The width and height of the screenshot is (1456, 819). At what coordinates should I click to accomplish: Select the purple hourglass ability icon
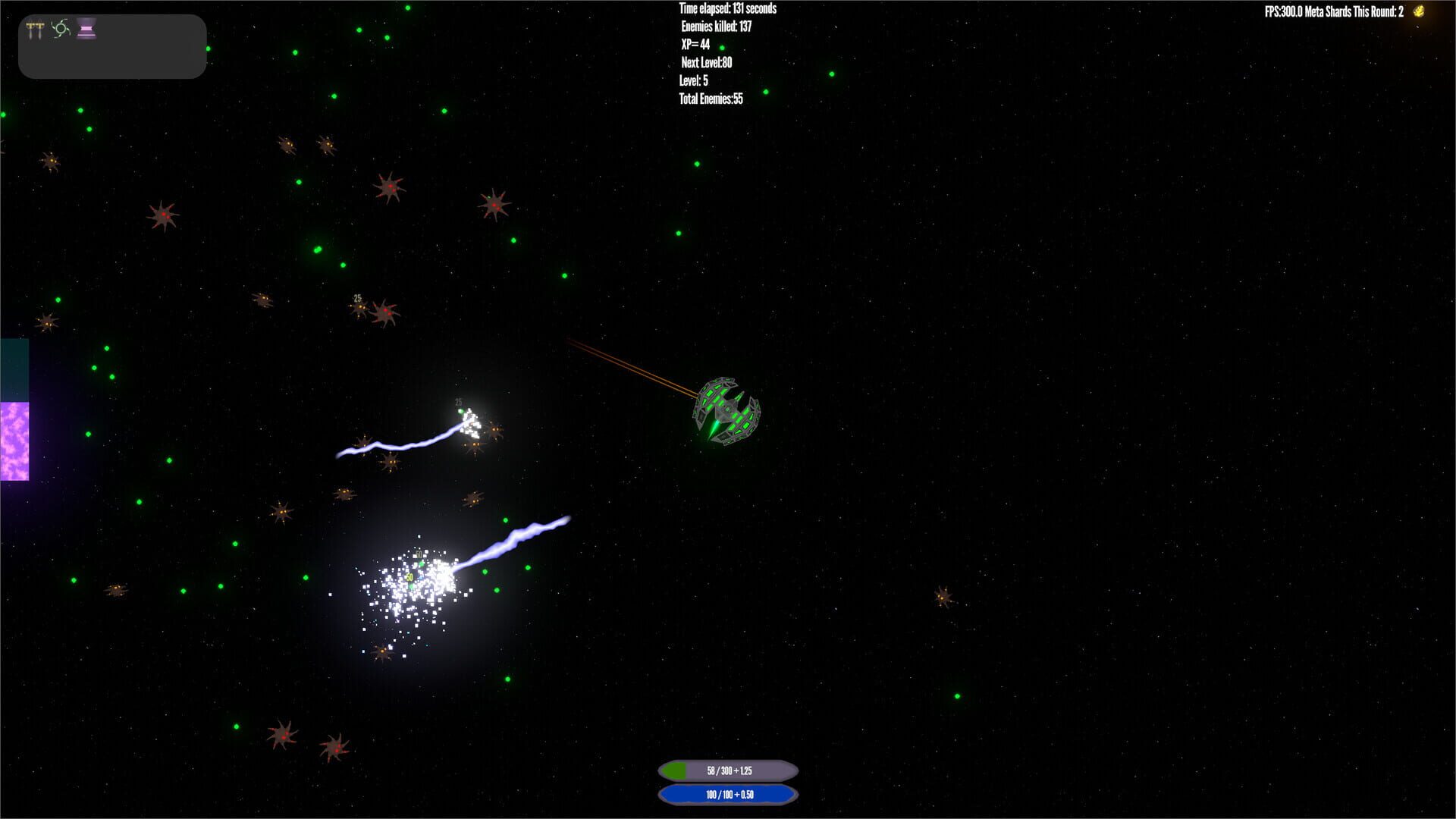[x=88, y=29]
